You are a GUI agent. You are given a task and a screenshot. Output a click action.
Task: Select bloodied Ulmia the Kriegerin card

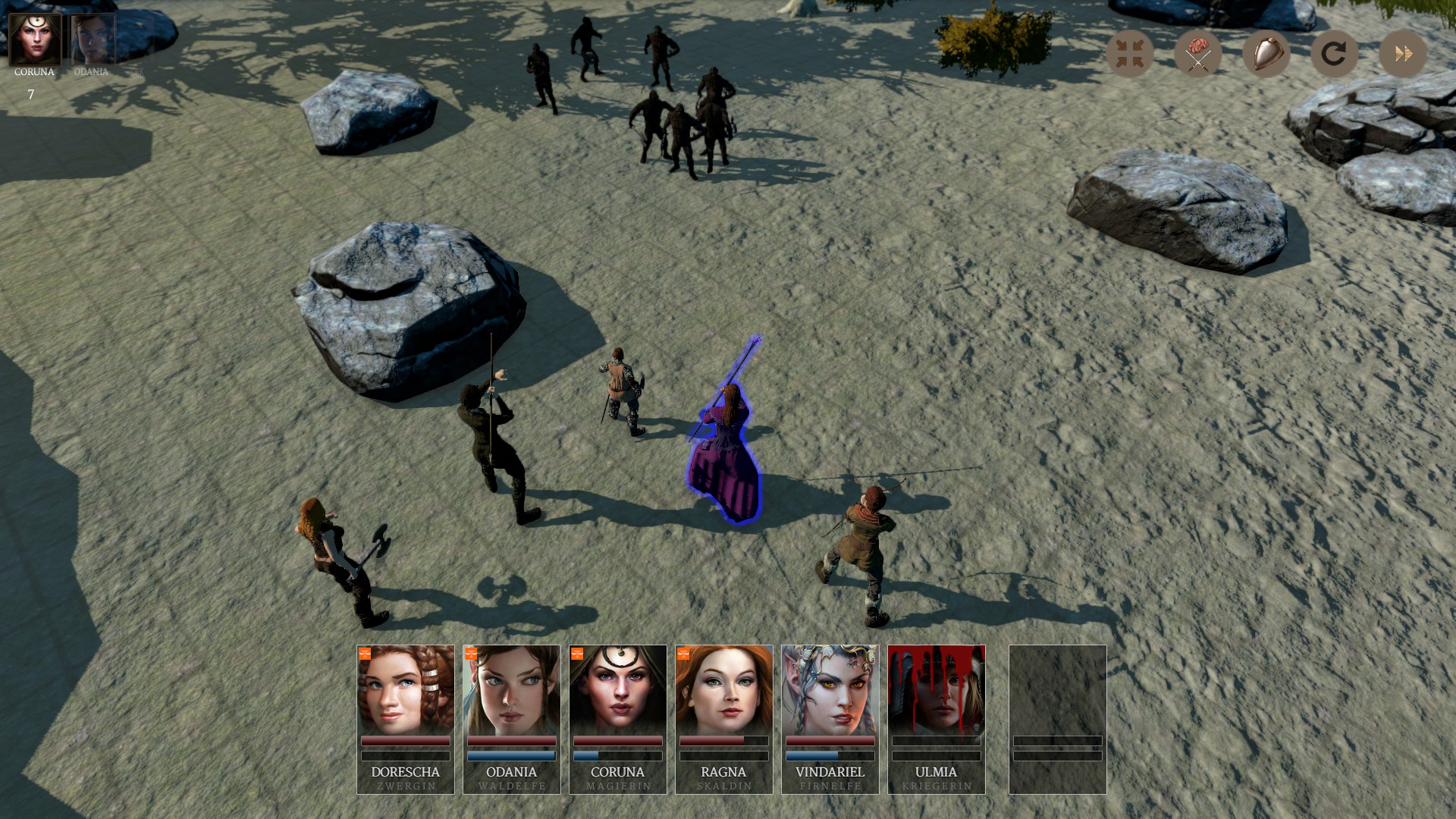click(937, 718)
